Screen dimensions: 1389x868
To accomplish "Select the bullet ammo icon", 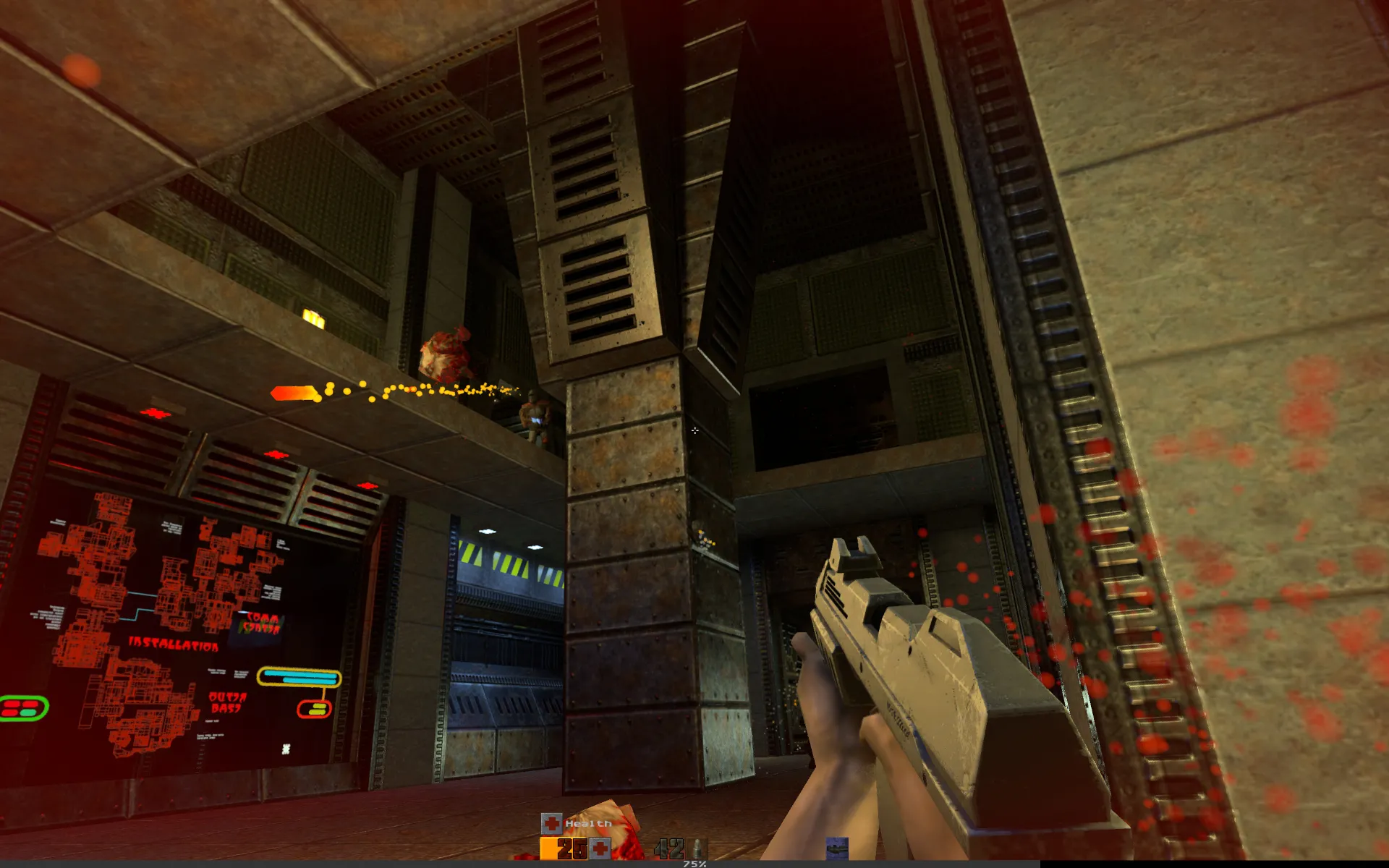I will pos(699,848).
